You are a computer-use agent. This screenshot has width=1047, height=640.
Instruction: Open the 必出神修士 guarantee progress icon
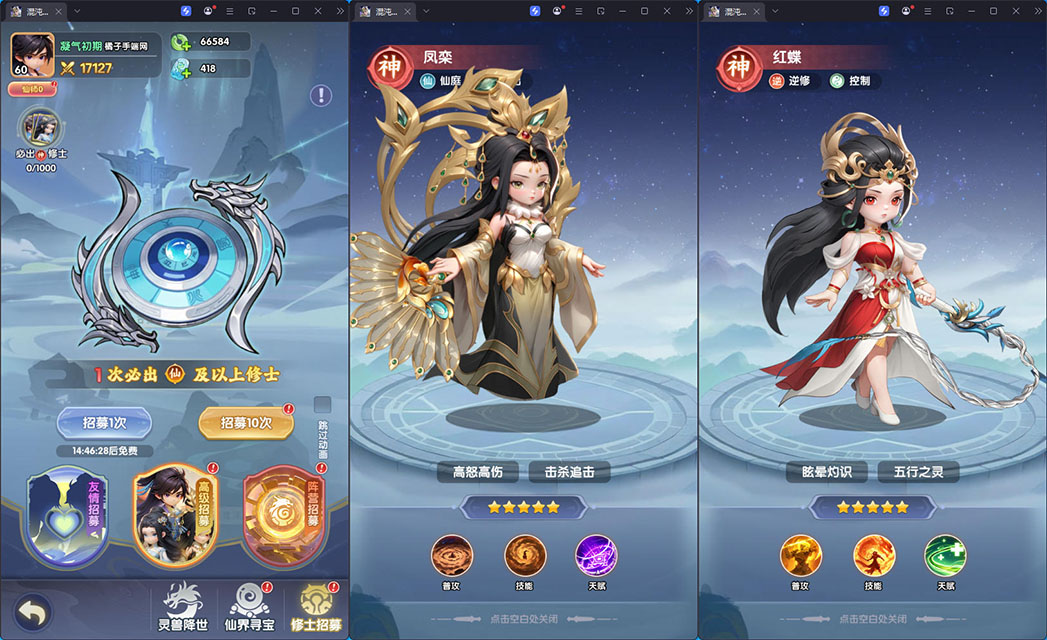(41, 129)
